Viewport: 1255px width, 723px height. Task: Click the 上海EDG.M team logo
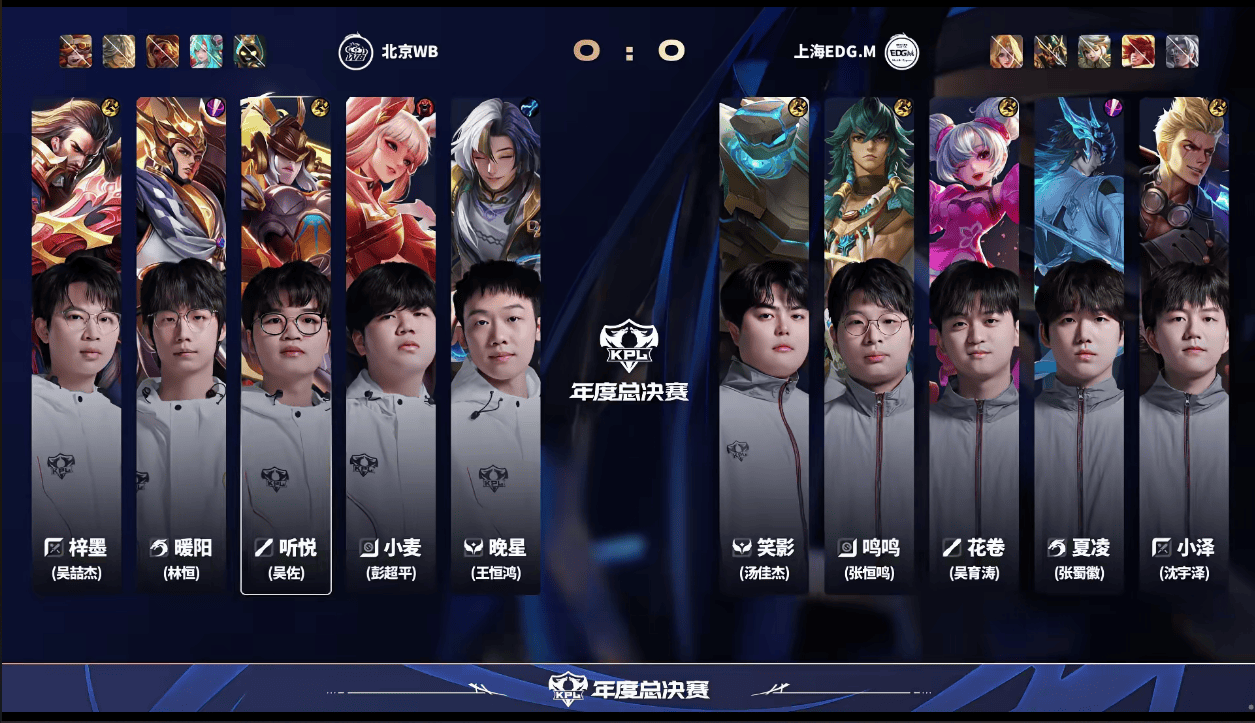(902, 52)
